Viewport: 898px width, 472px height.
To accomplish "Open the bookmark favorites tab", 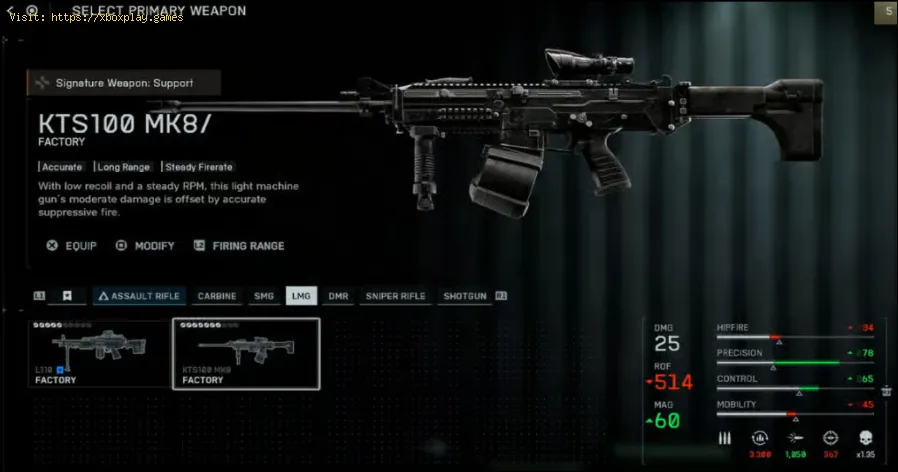I will (68, 296).
